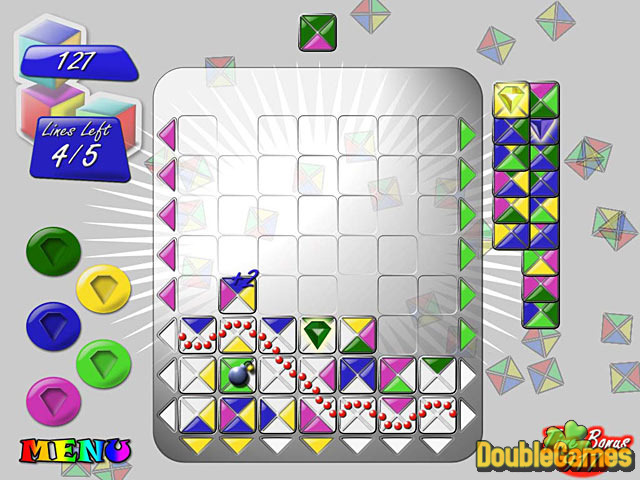Select the next tile above the board
This screenshot has height=480, width=640.
tap(318, 32)
